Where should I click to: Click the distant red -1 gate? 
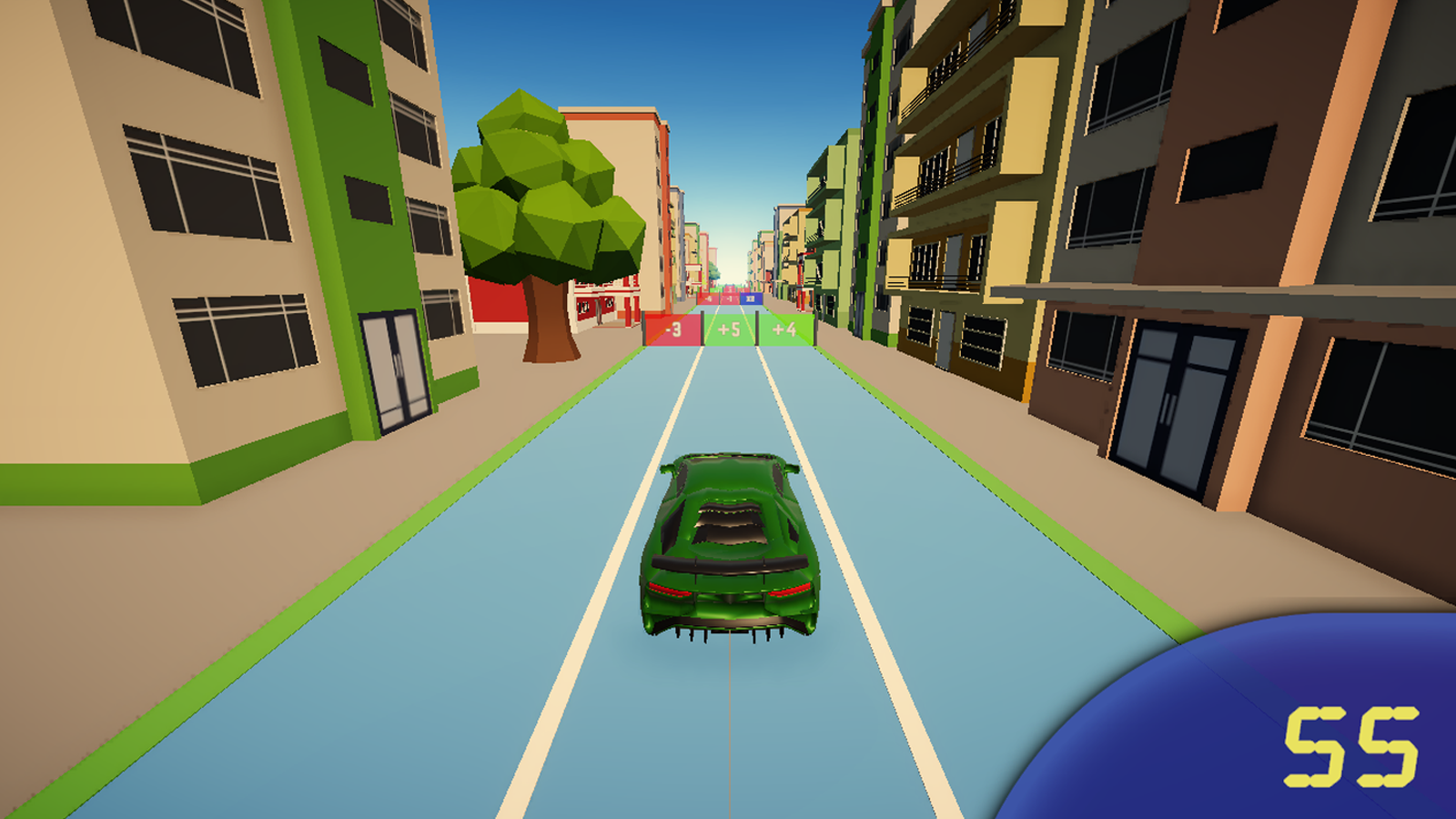[x=729, y=298]
